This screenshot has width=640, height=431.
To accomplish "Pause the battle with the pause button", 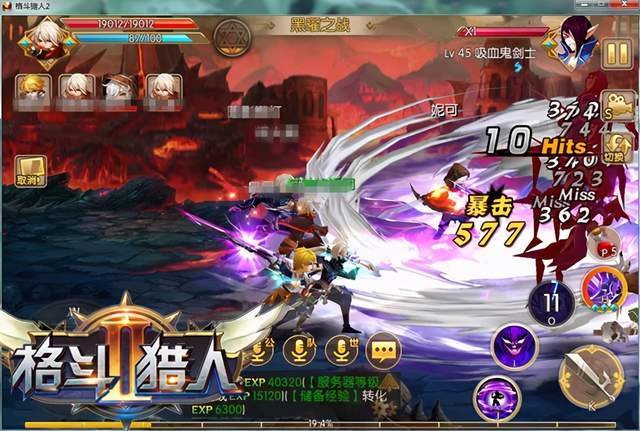I will [x=612, y=52].
